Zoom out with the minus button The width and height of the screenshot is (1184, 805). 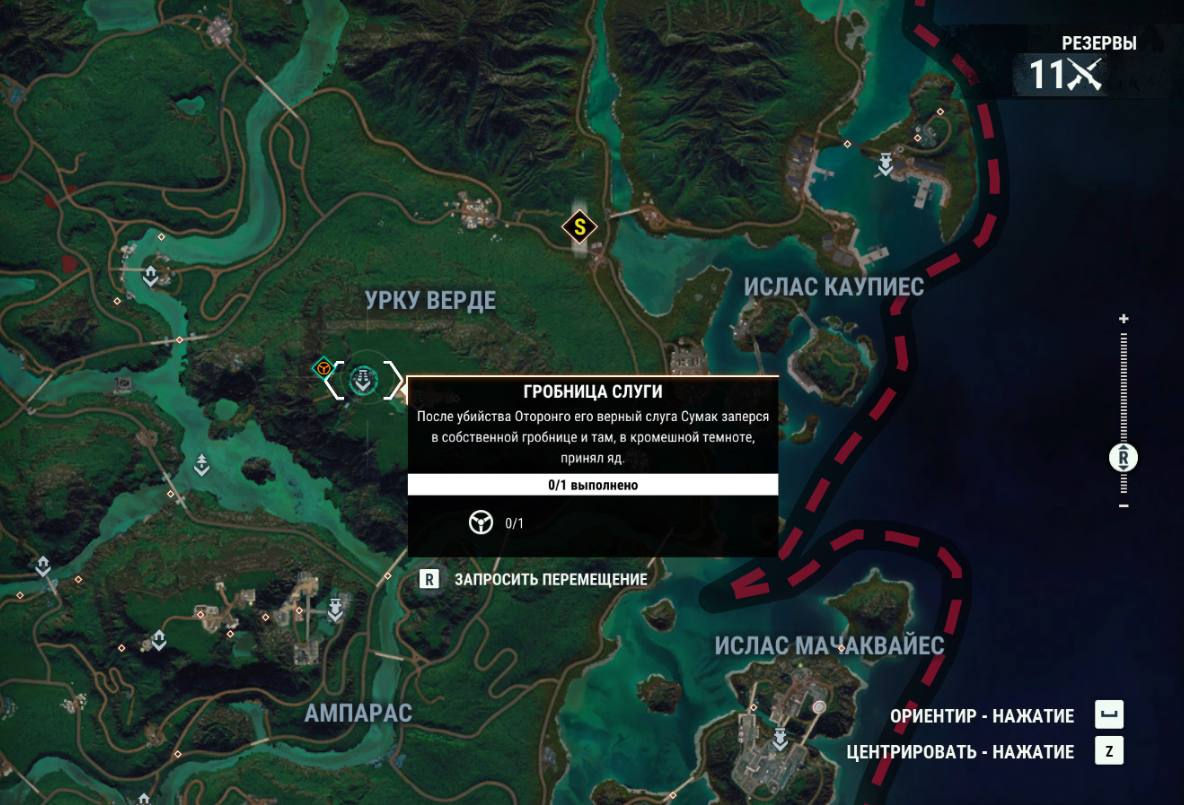[1124, 506]
